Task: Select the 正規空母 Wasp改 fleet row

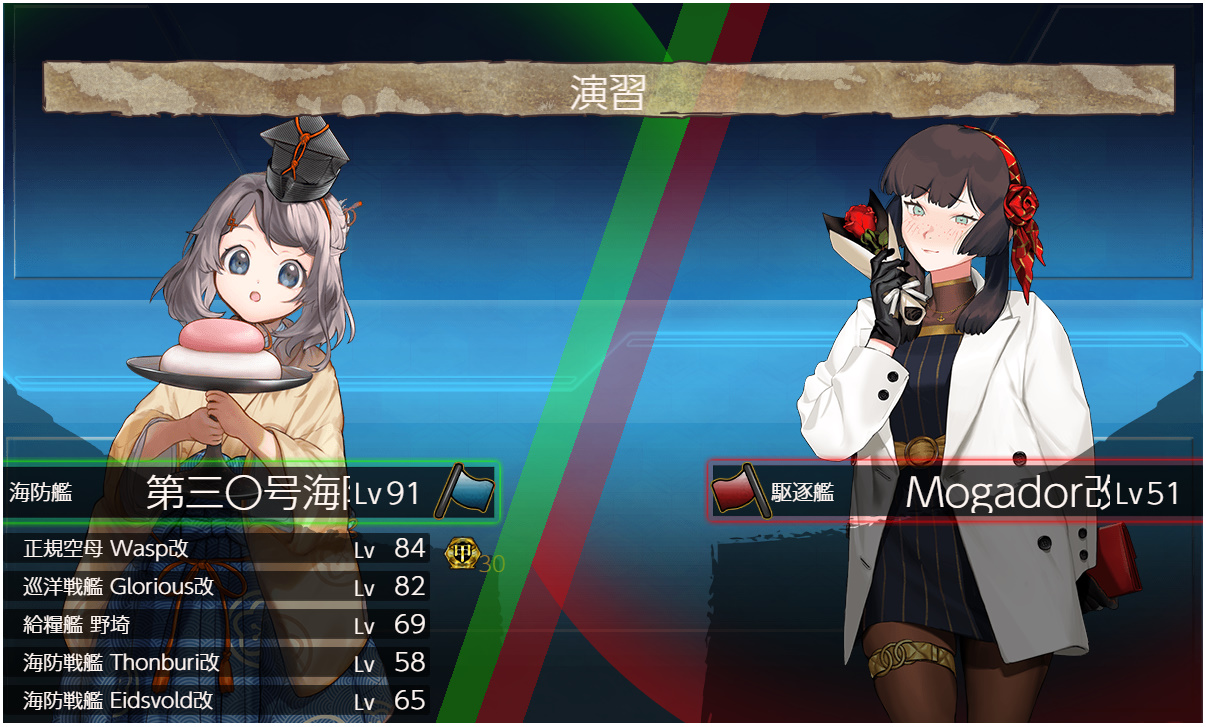Action: [x=220, y=549]
